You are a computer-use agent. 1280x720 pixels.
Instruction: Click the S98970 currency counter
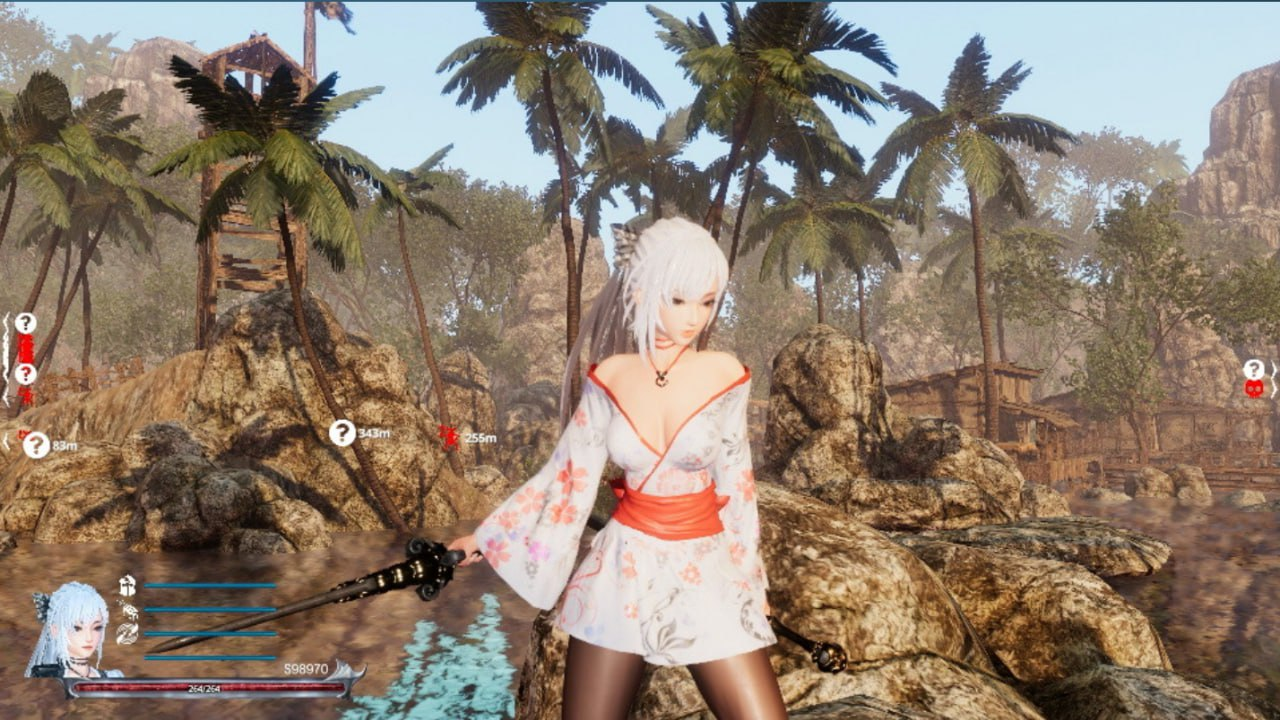(x=306, y=669)
